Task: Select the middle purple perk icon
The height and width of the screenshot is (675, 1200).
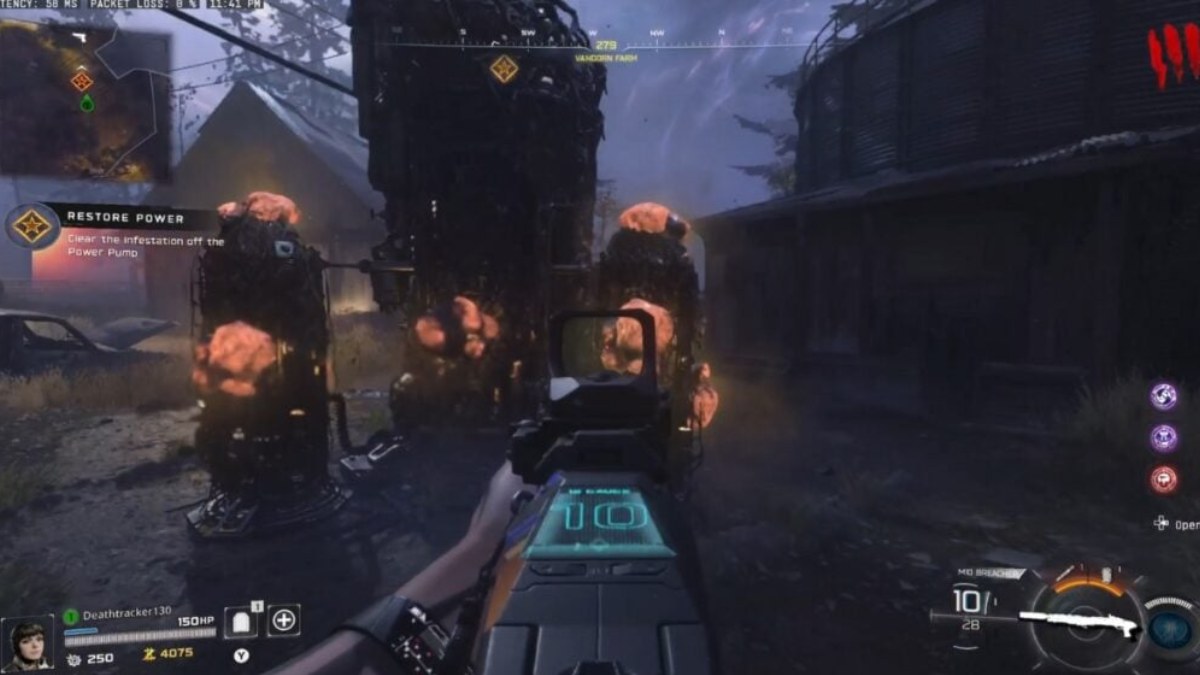Action: pos(1163,437)
